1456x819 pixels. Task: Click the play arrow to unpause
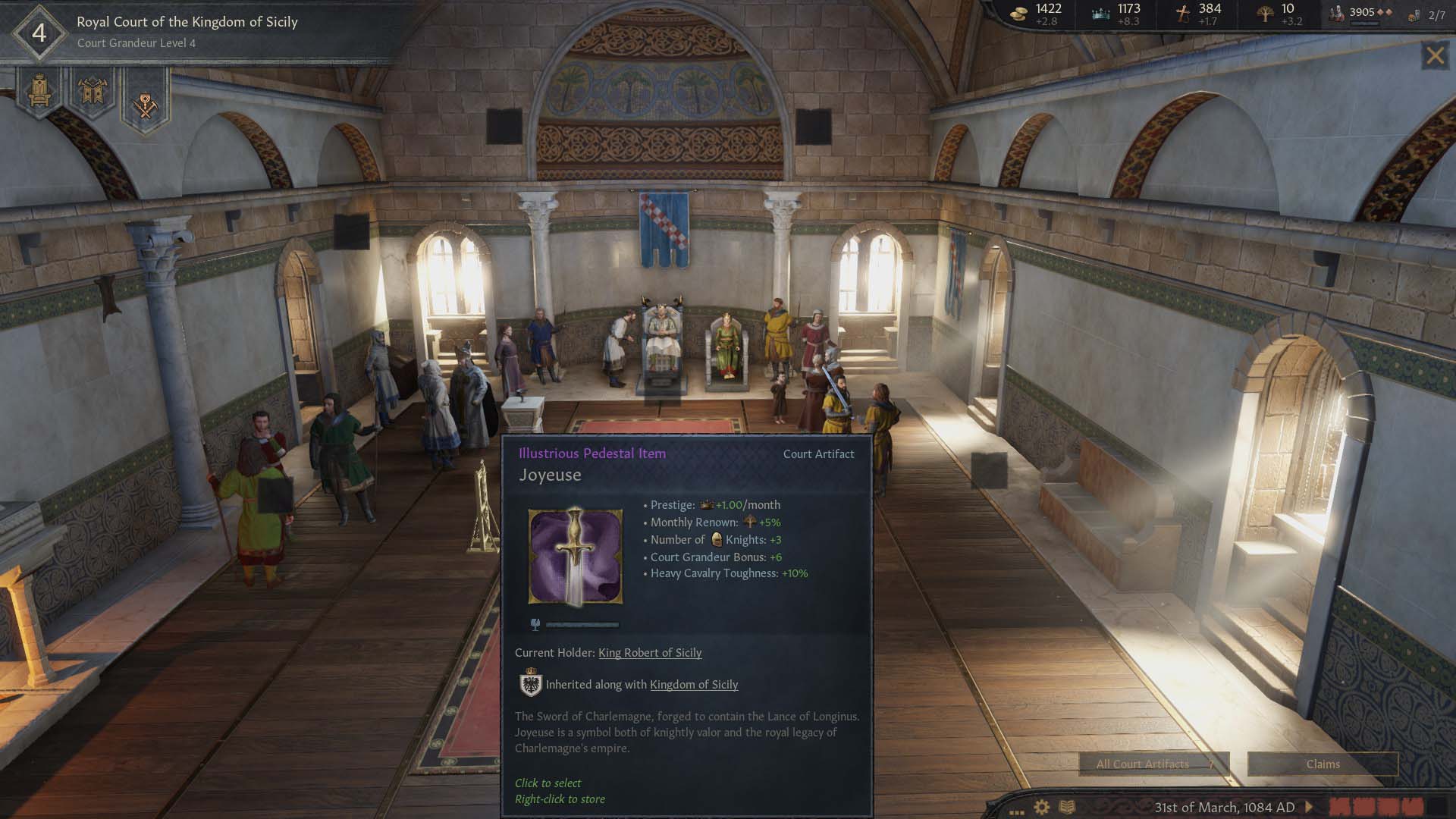(x=1308, y=807)
